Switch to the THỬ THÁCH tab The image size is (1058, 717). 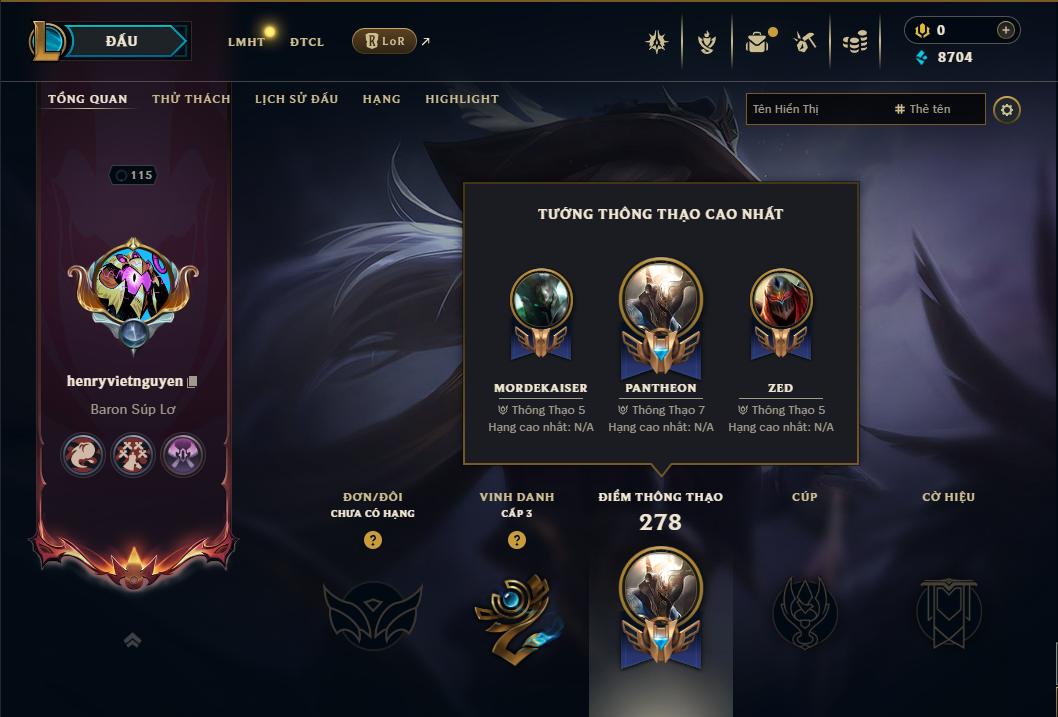tap(191, 99)
